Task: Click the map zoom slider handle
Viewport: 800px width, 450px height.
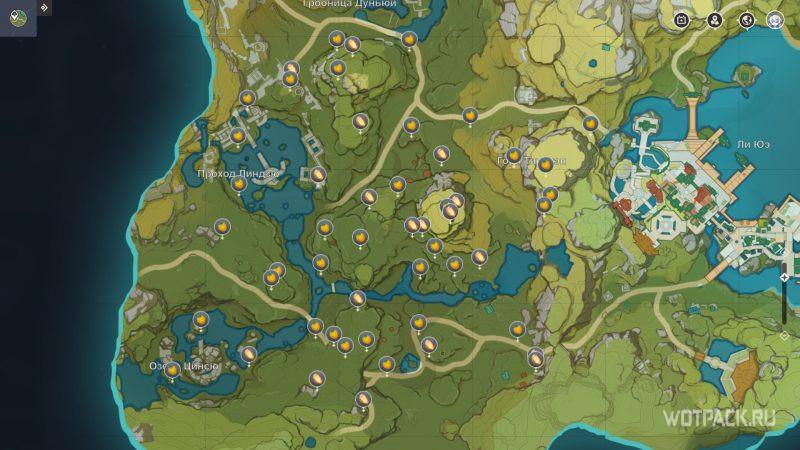Action: tap(784, 277)
